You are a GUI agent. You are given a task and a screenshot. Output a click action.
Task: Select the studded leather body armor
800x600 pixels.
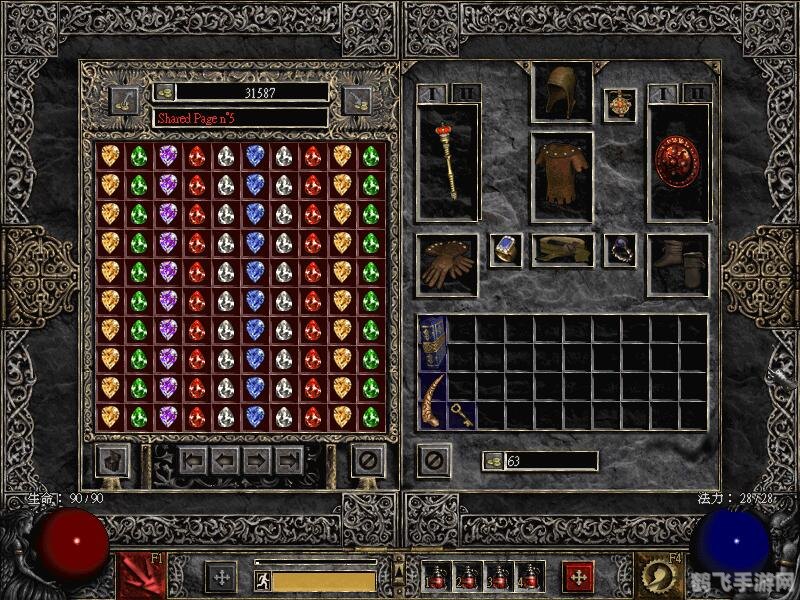coord(561,177)
